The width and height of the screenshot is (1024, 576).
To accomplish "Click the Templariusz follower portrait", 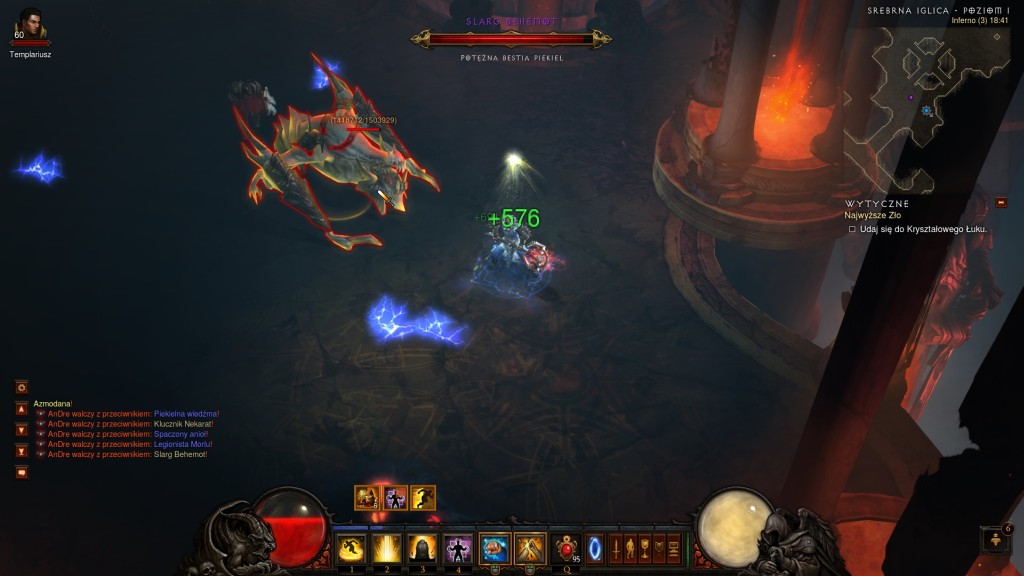I will click(x=31, y=23).
